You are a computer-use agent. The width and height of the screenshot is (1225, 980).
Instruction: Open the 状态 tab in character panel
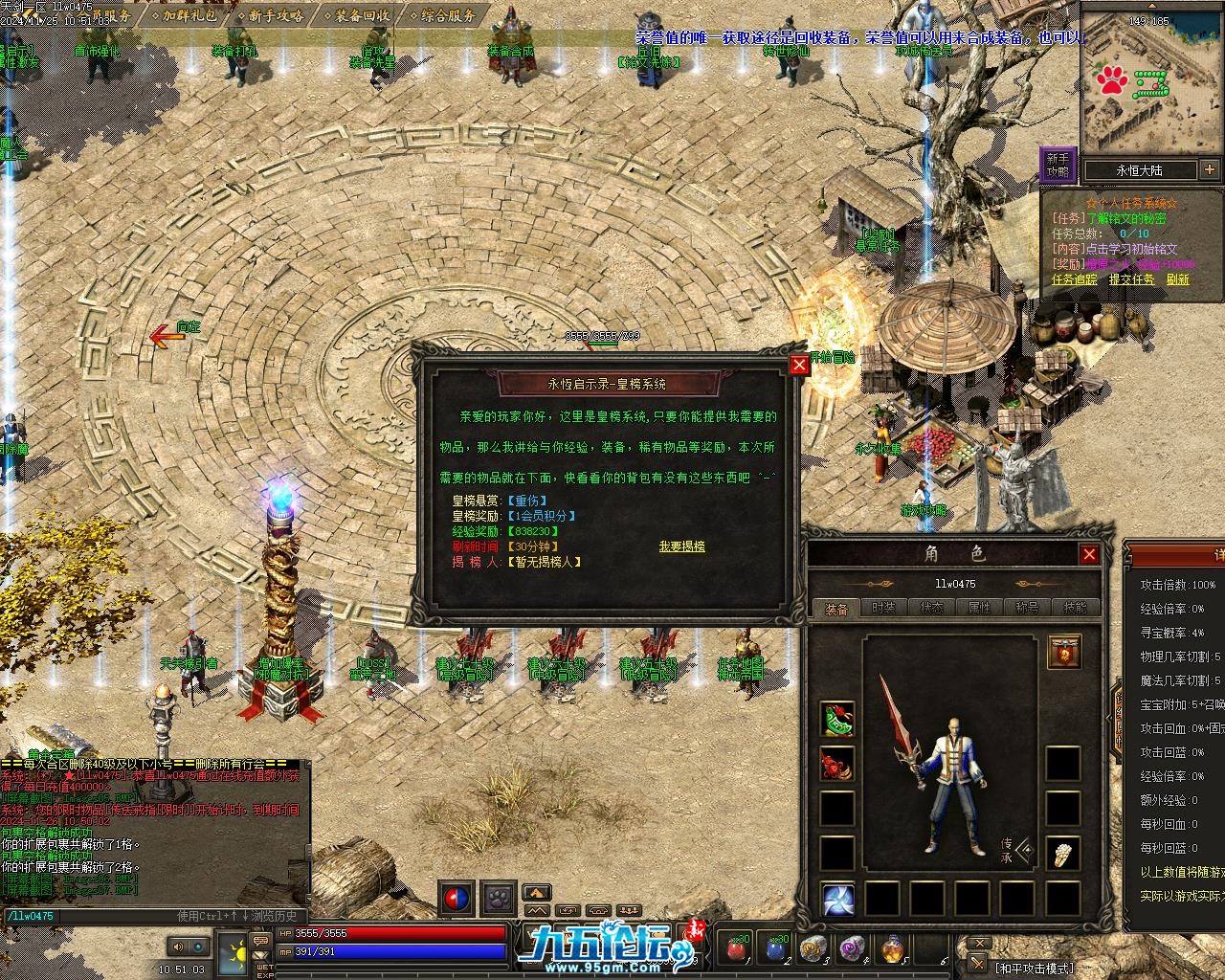coord(931,608)
